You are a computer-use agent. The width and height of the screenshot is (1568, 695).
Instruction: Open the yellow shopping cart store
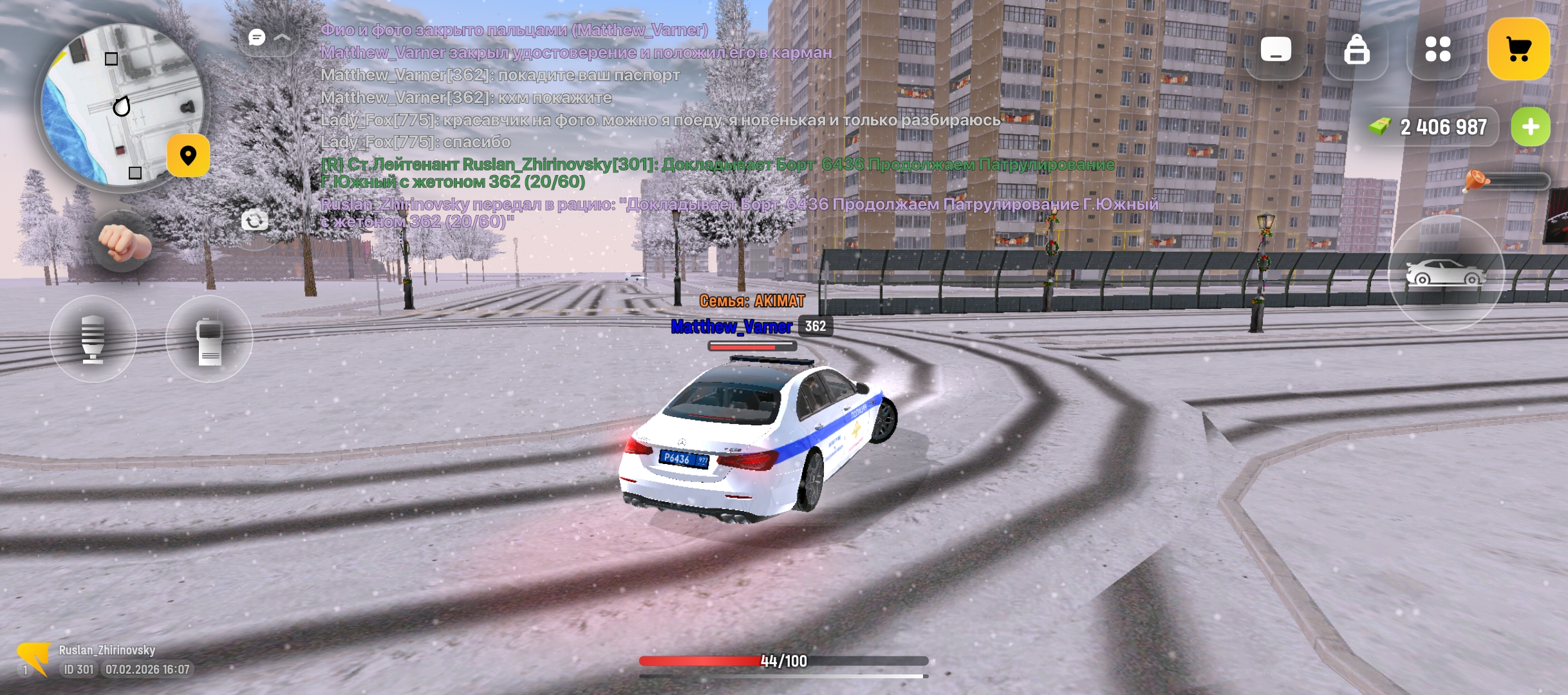click(x=1518, y=49)
